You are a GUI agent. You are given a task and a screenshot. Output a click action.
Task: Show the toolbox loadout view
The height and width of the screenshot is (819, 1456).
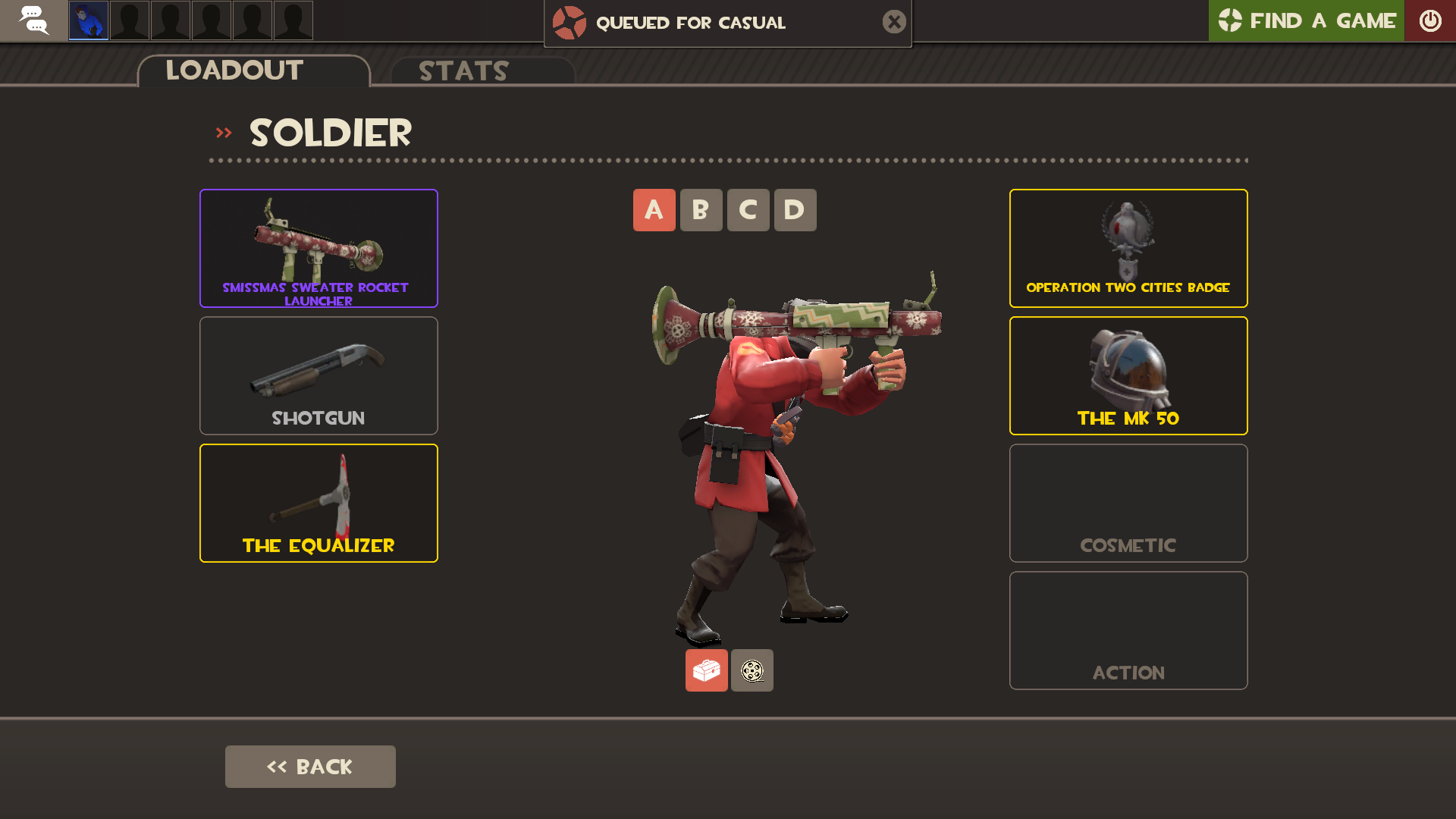pyautogui.click(x=706, y=670)
